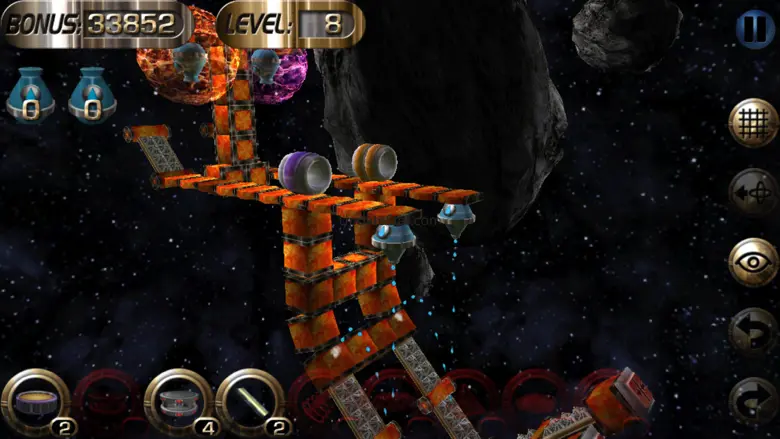The width and height of the screenshot is (780, 439).
Task: Undo the last action with the upper curved arrow
Action: [x=752, y=331]
